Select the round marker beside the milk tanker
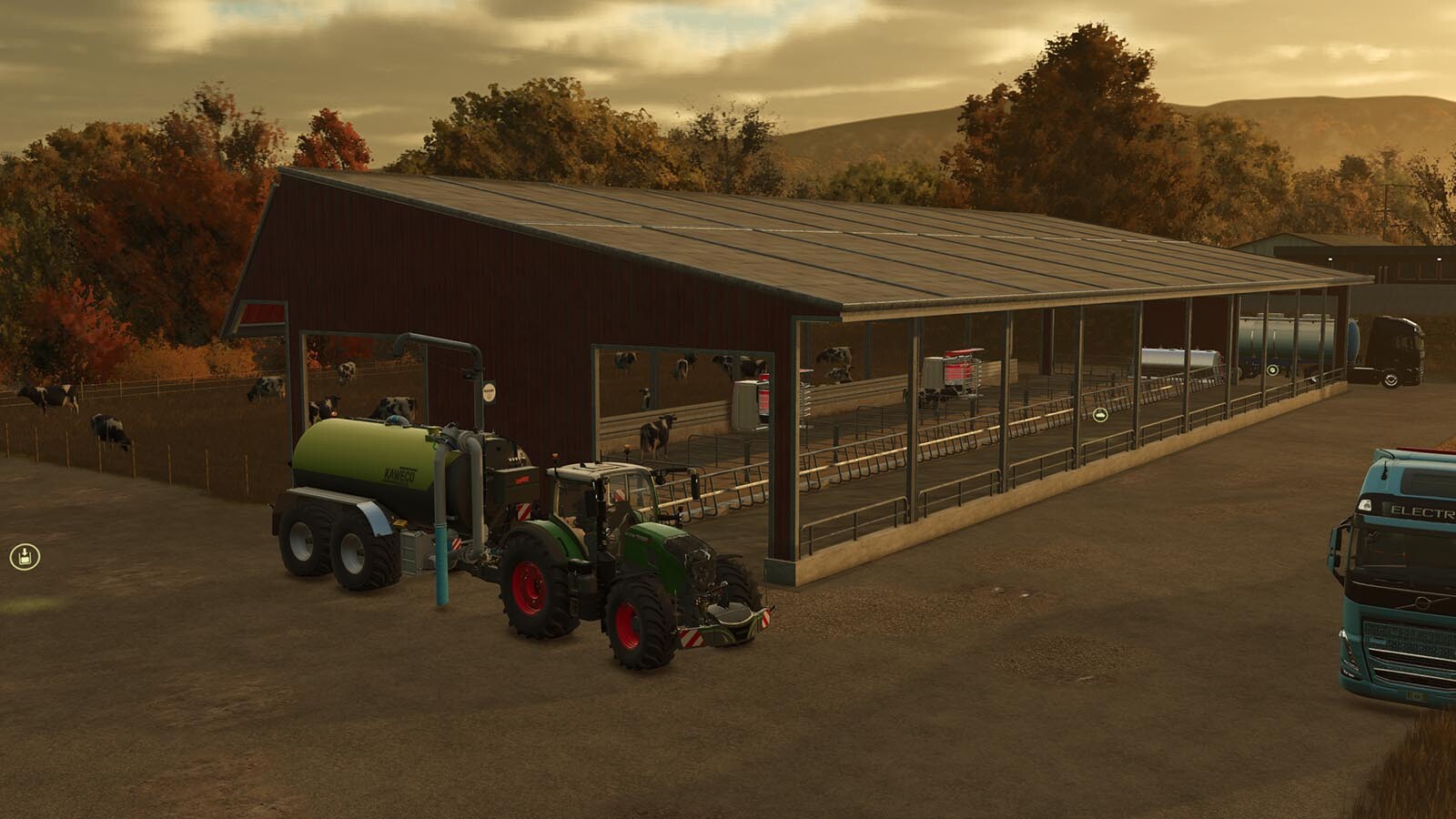Image resolution: width=1456 pixels, height=819 pixels. pyautogui.click(x=1271, y=369)
